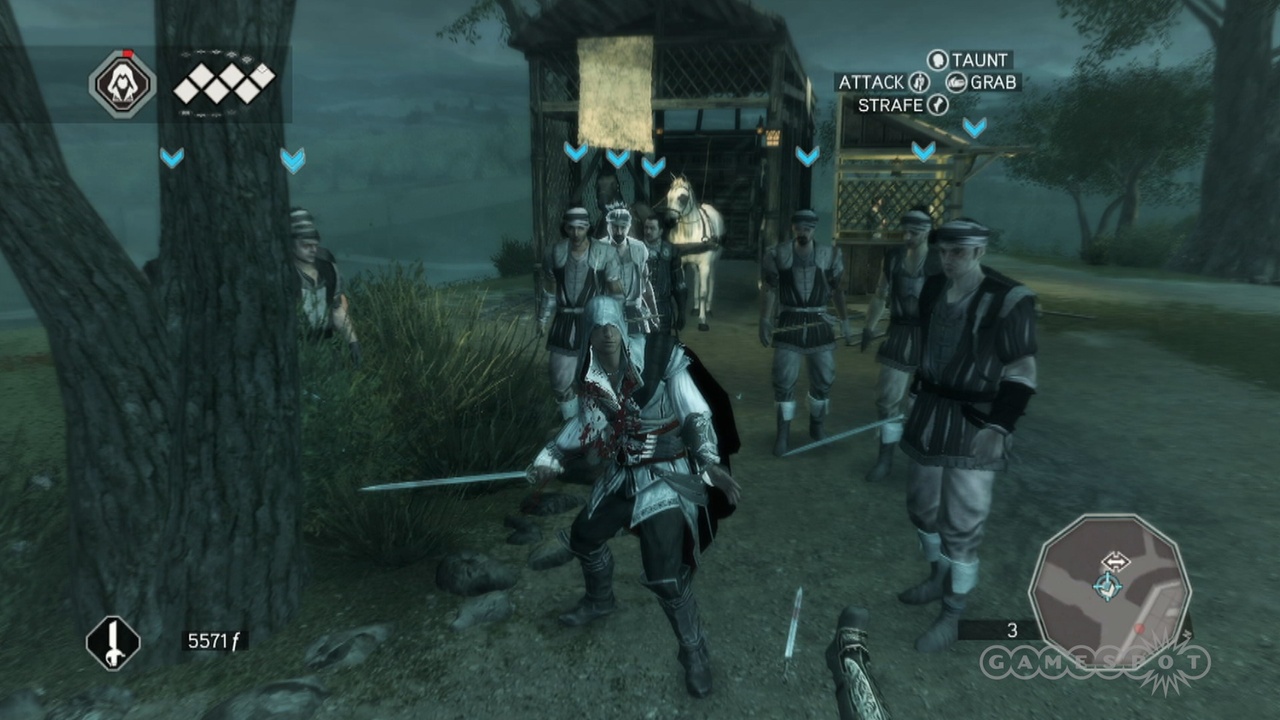
Task: Click the Assassin insignia notoriety icon
Action: click(122, 83)
